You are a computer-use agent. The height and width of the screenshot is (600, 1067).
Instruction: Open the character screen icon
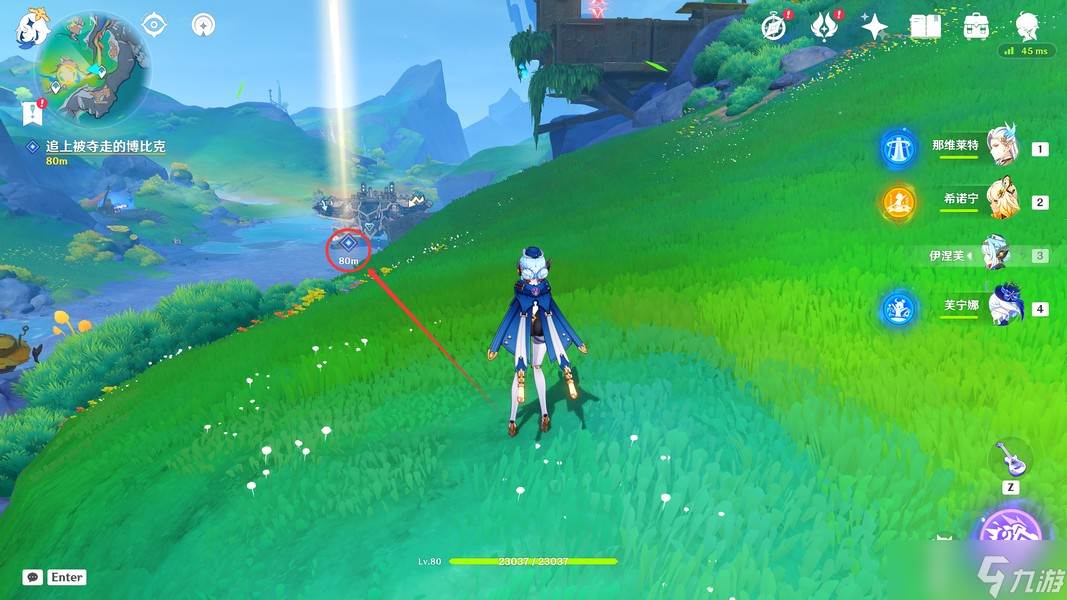[x=1027, y=27]
